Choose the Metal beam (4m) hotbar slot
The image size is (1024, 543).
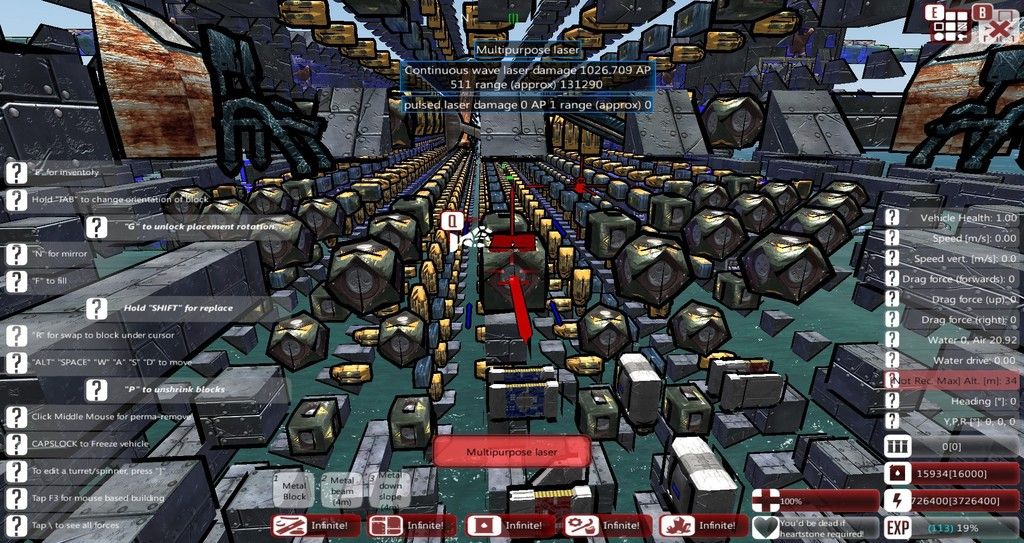[342, 489]
